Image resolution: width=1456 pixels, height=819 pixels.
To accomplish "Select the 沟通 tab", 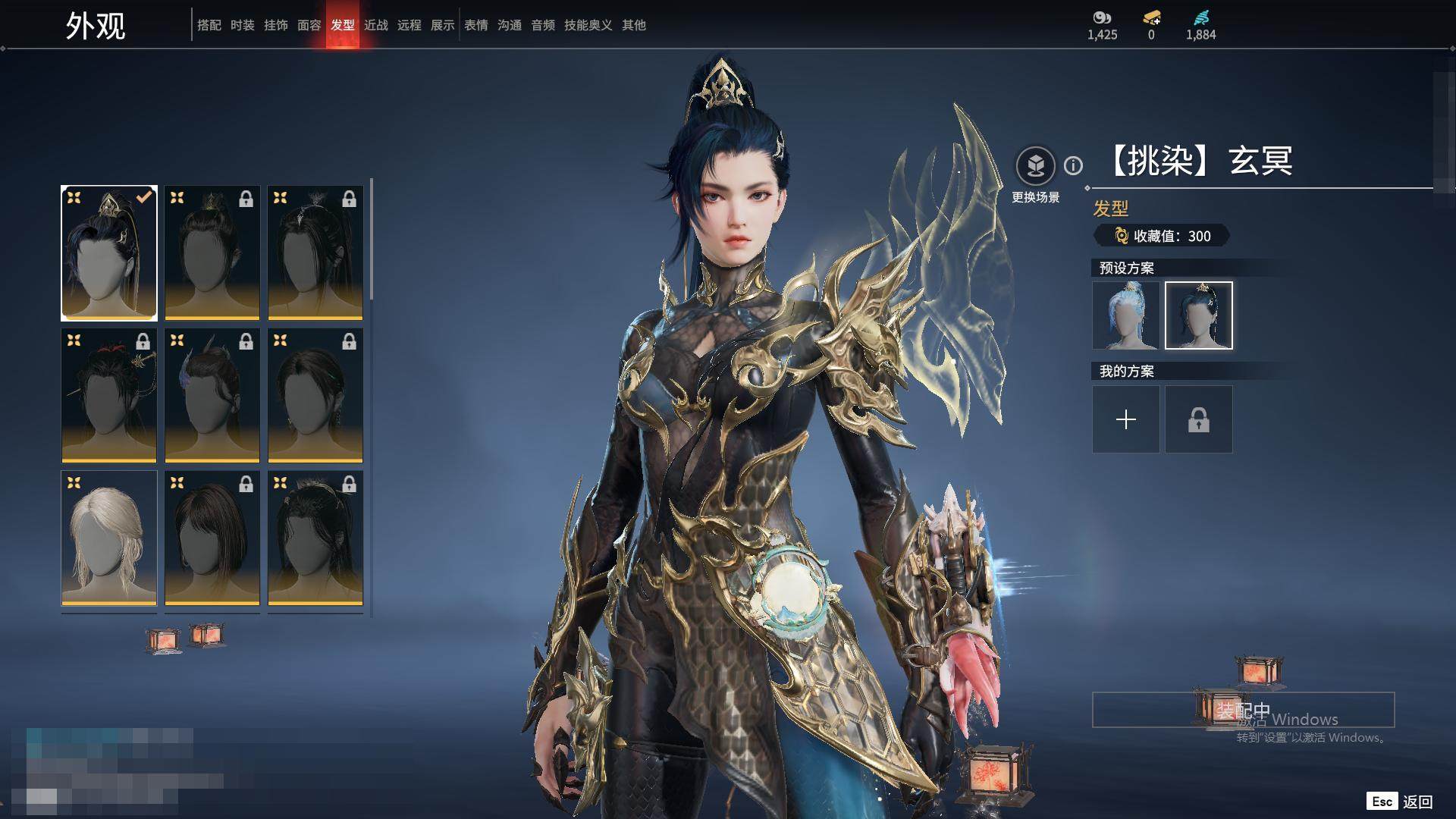I will [x=510, y=25].
